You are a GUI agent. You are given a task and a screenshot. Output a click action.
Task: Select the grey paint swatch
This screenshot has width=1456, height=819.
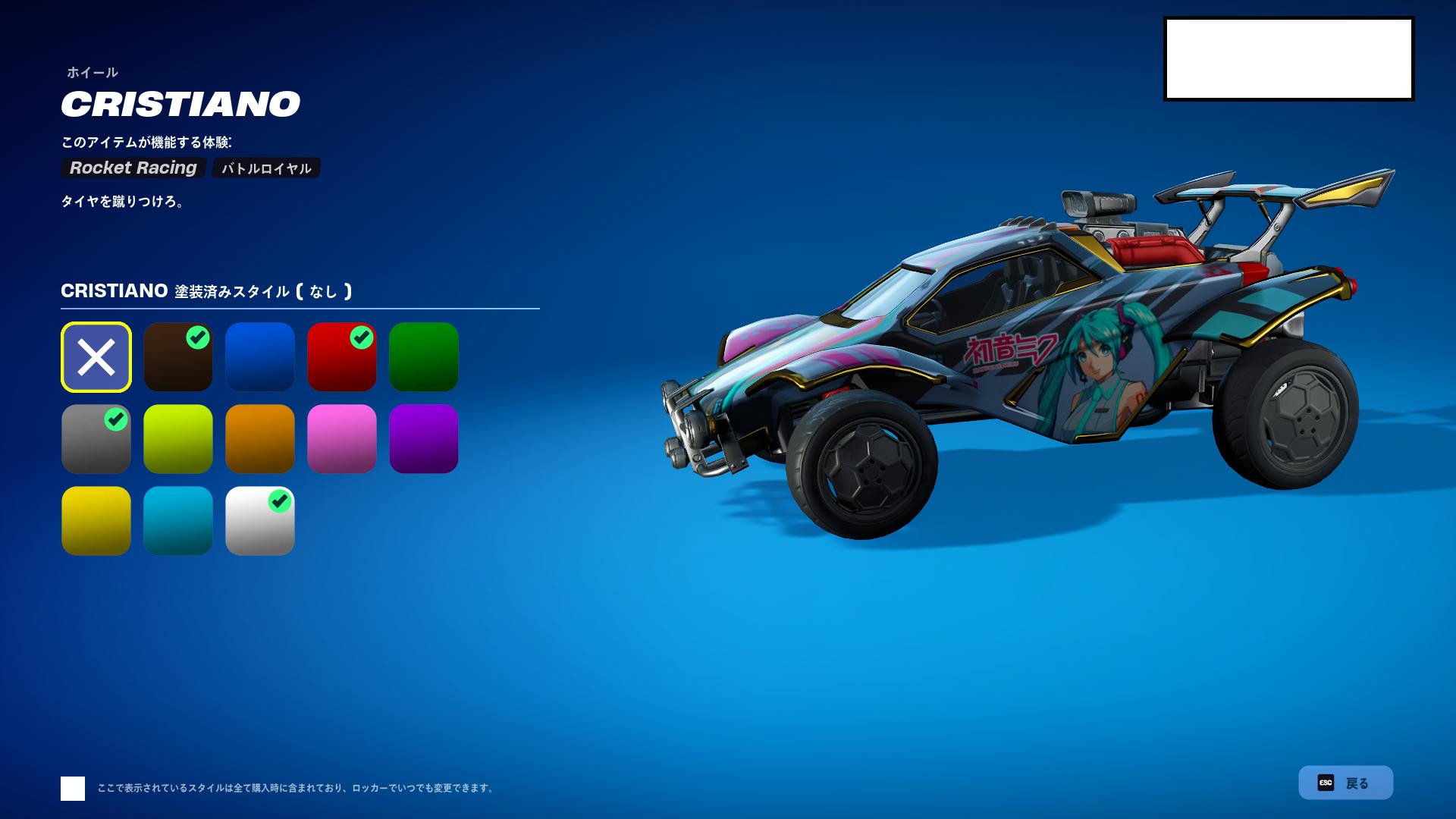click(96, 439)
